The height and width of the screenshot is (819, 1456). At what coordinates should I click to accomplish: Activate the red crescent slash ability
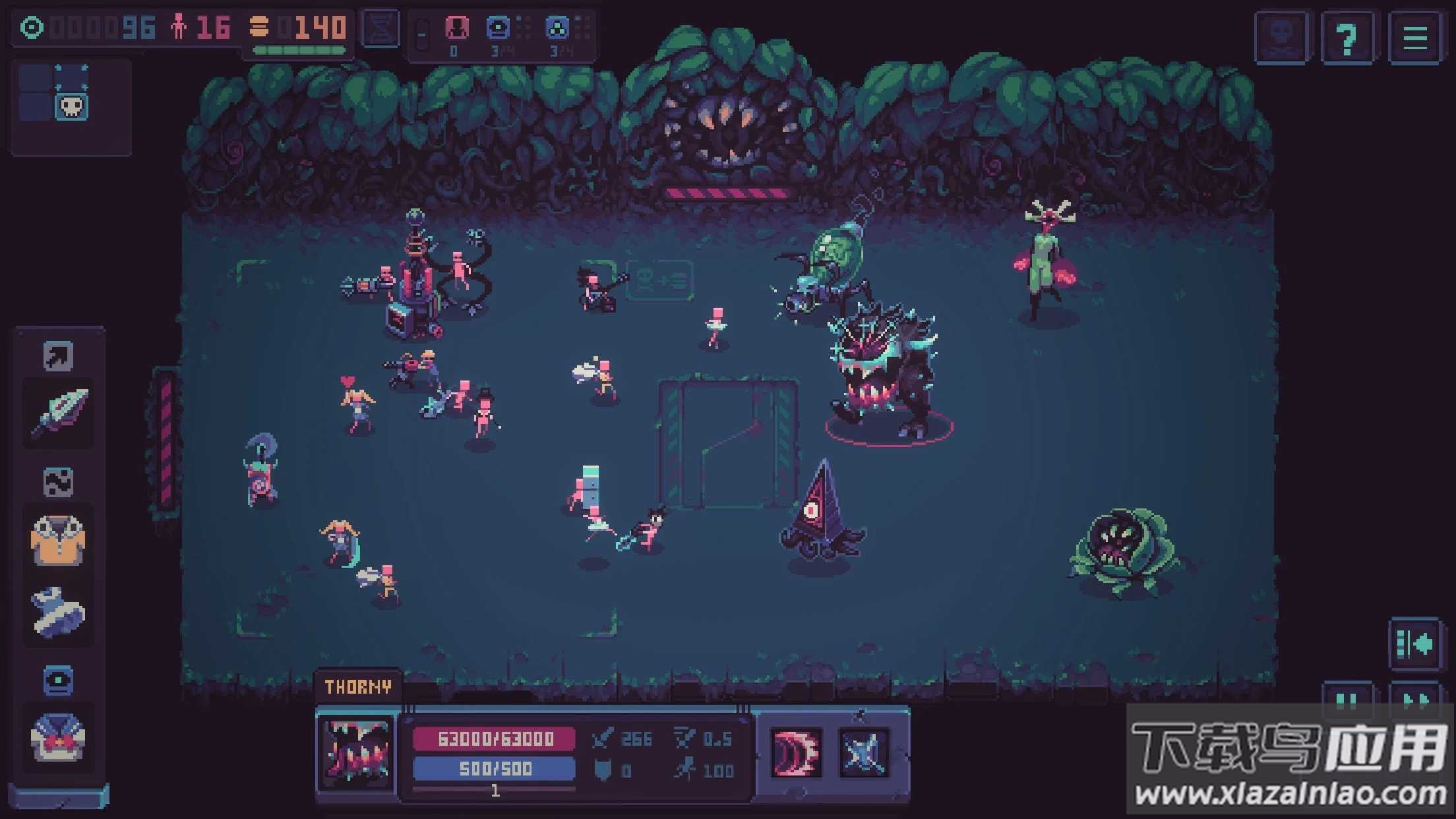(x=797, y=752)
